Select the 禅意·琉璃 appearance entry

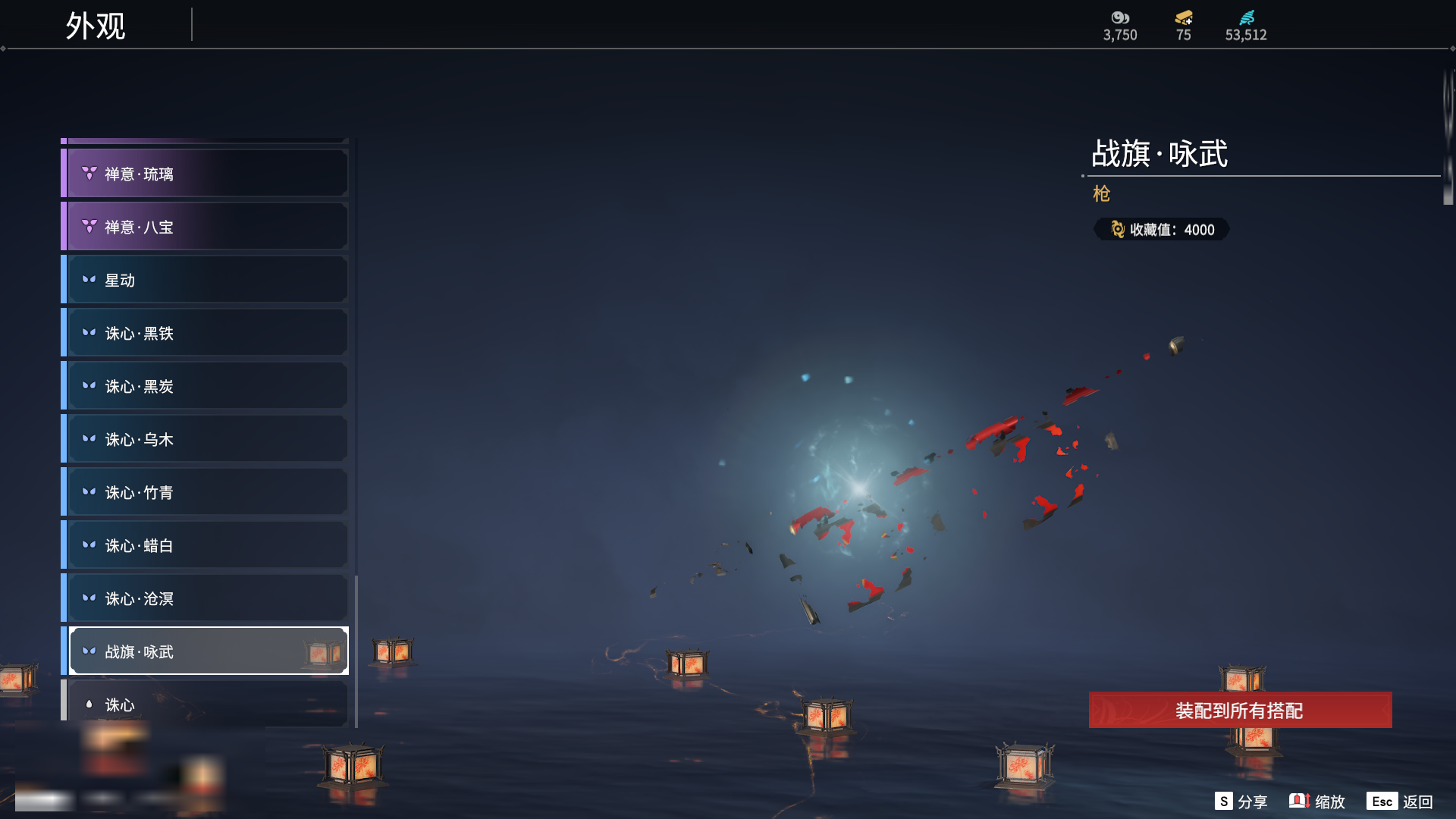pyautogui.click(x=205, y=174)
